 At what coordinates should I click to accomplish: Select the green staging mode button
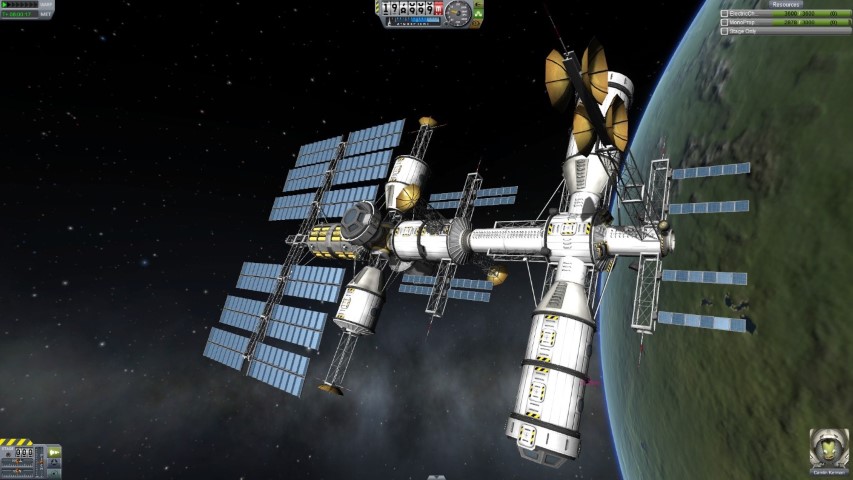[55, 451]
